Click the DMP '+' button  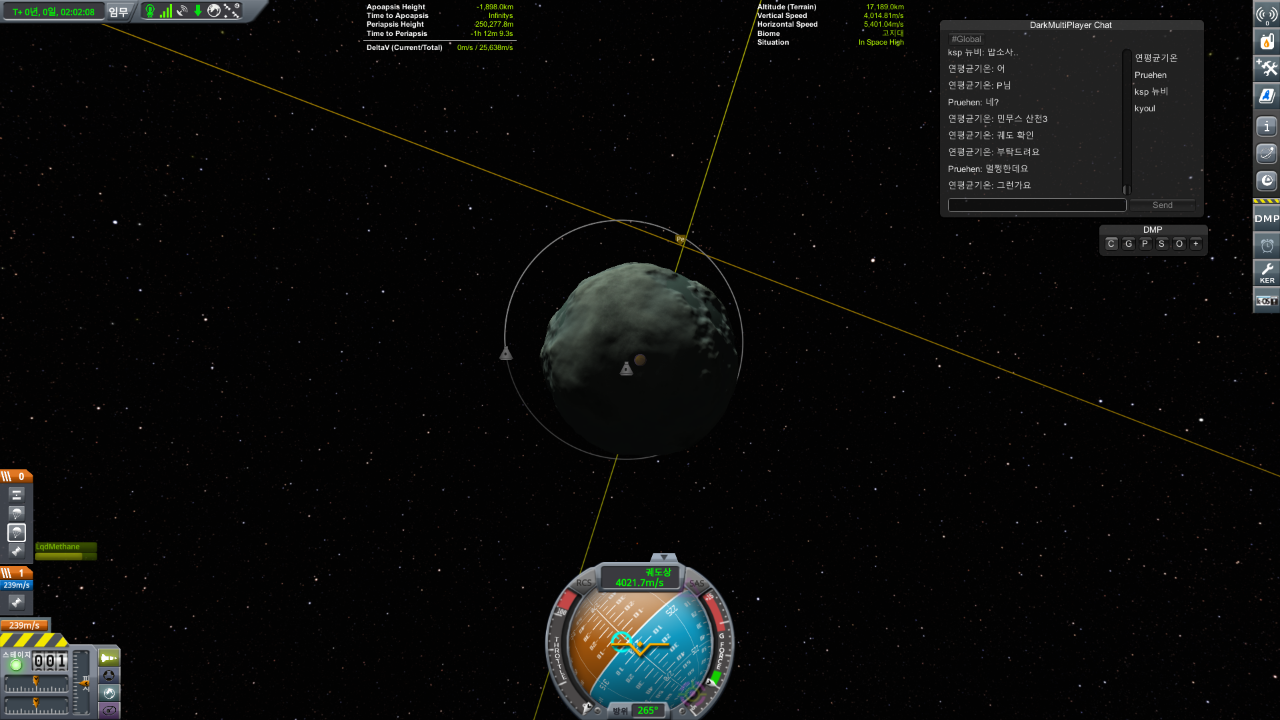tap(1195, 244)
